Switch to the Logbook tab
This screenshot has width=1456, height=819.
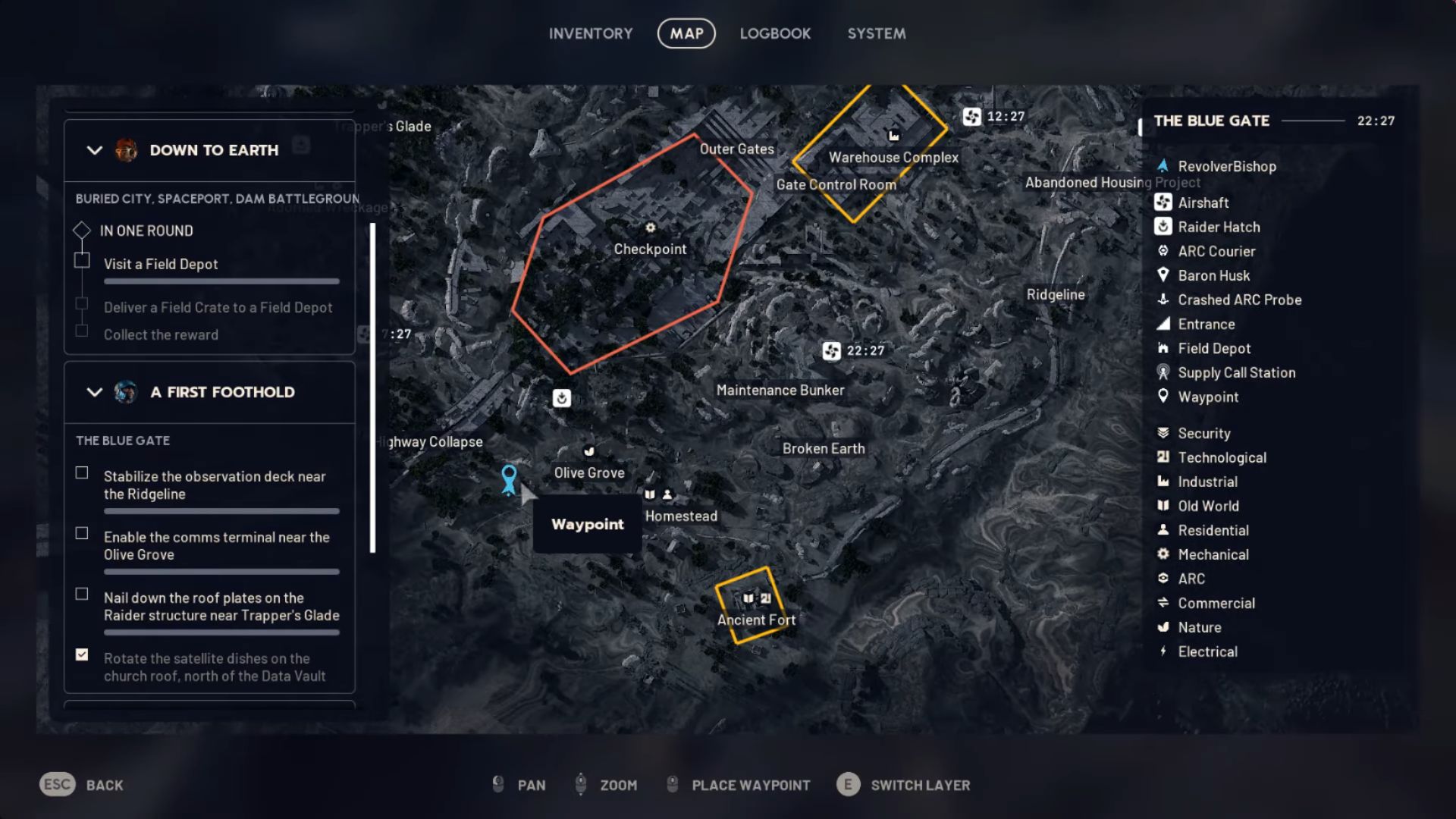pyautogui.click(x=775, y=33)
